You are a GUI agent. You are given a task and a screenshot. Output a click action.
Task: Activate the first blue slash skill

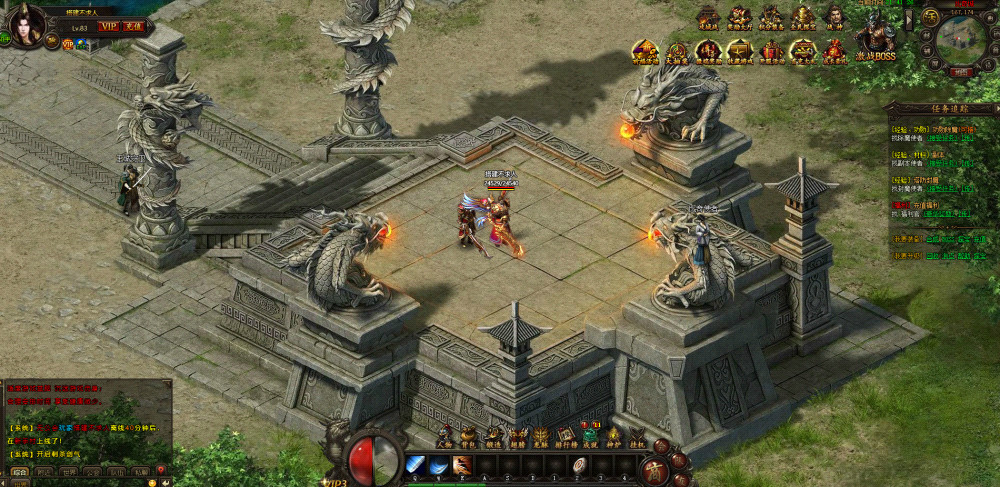pyautogui.click(x=416, y=465)
